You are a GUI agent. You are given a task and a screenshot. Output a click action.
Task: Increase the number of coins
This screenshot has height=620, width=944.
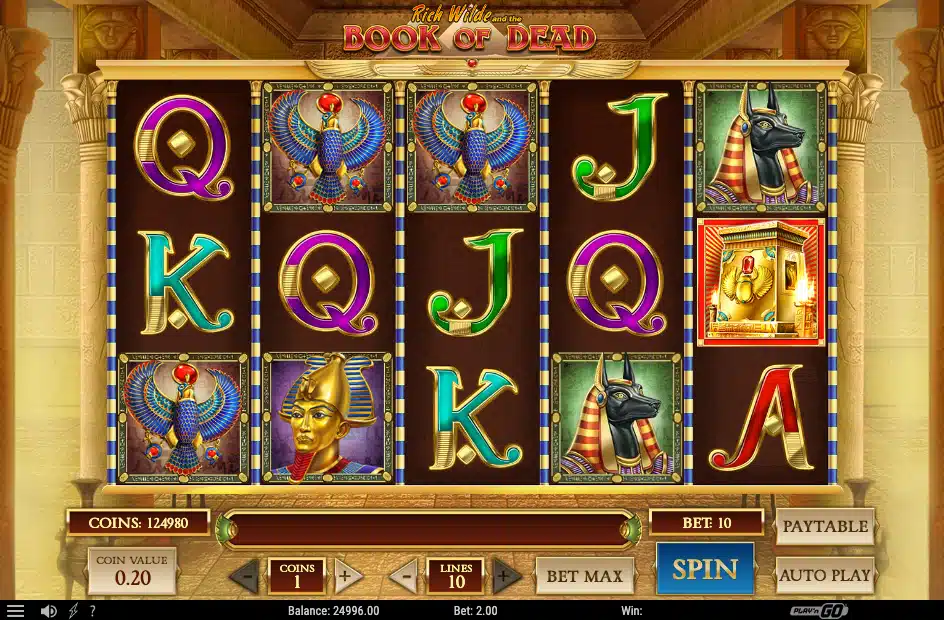point(347,576)
